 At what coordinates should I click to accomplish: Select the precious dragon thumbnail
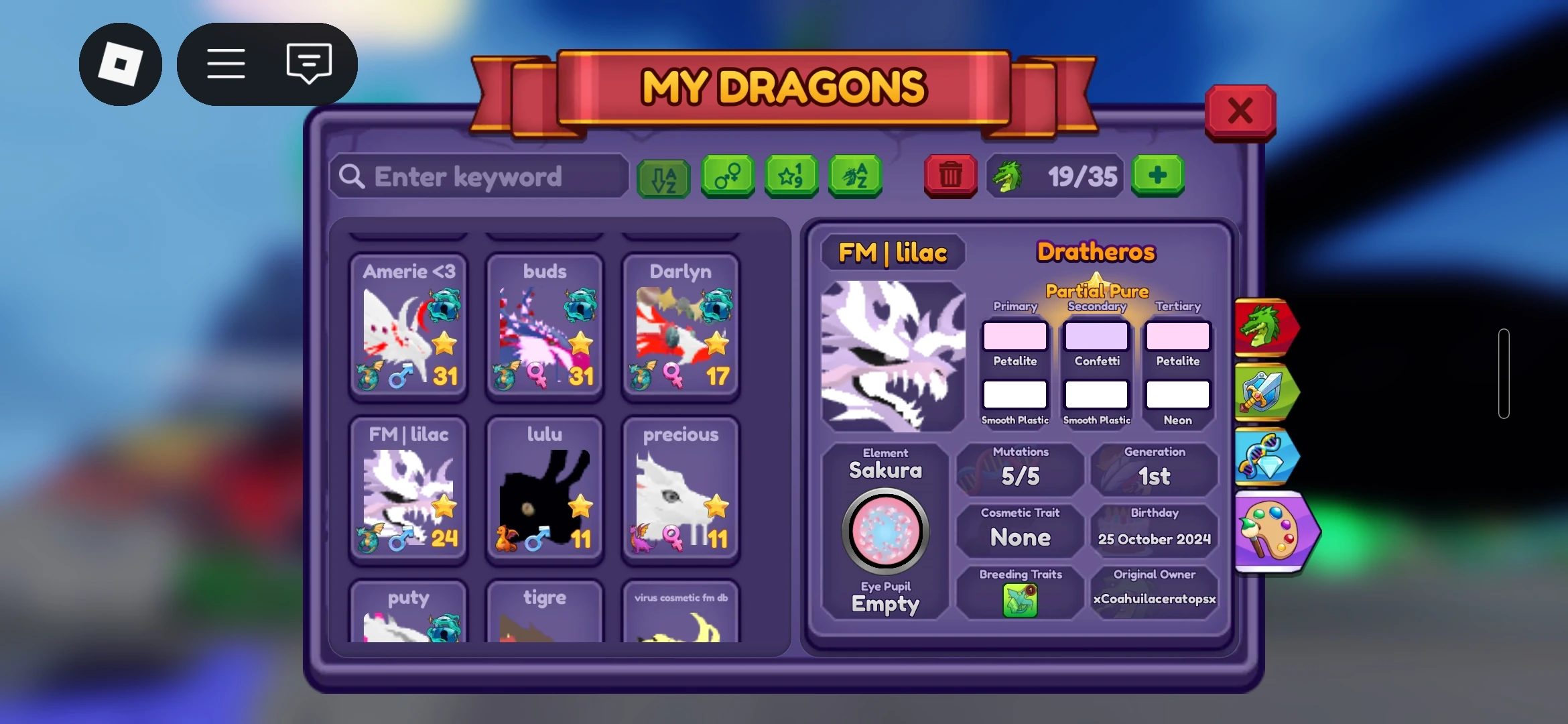click(x=680, y=489)
